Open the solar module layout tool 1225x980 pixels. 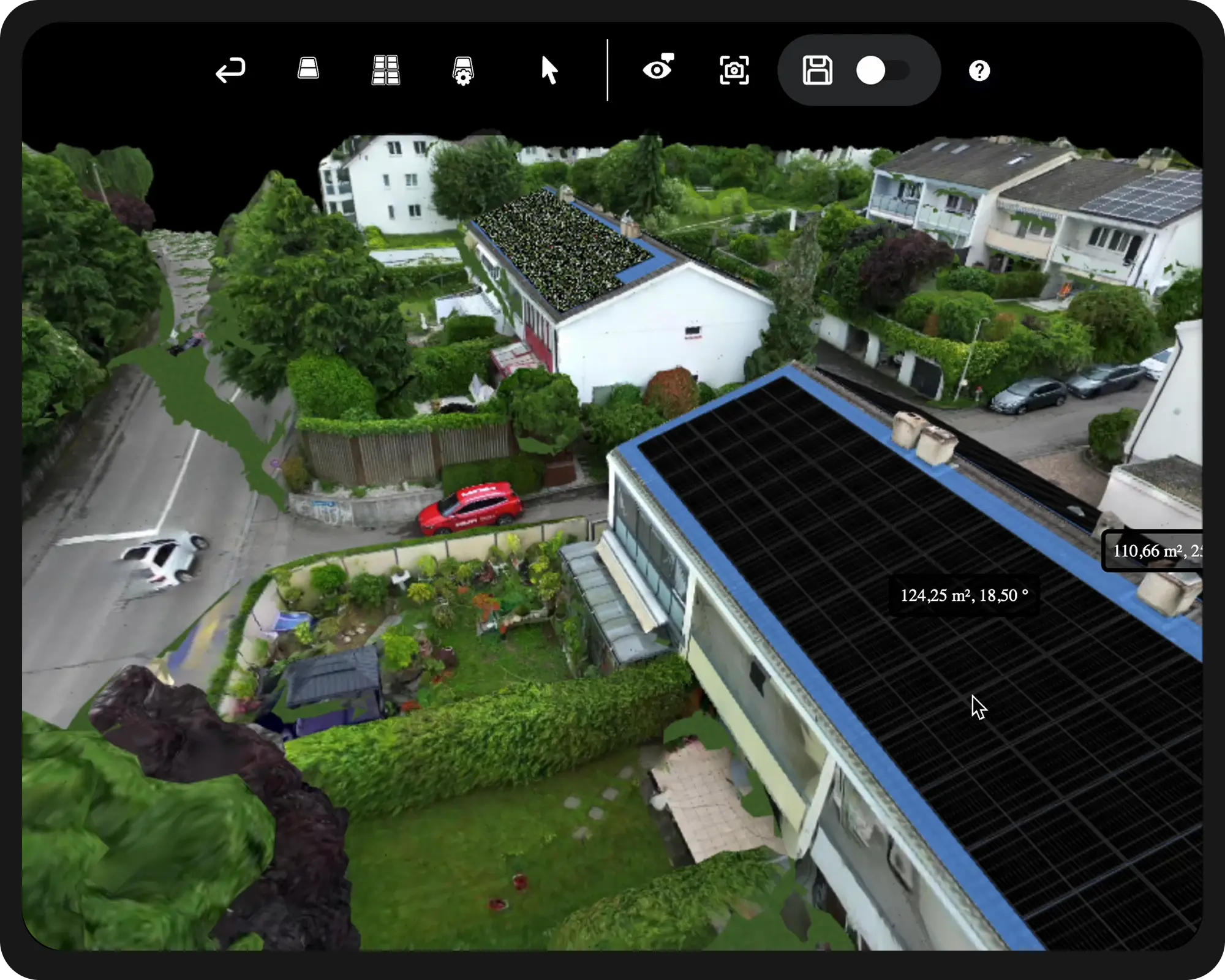[385, 69]
